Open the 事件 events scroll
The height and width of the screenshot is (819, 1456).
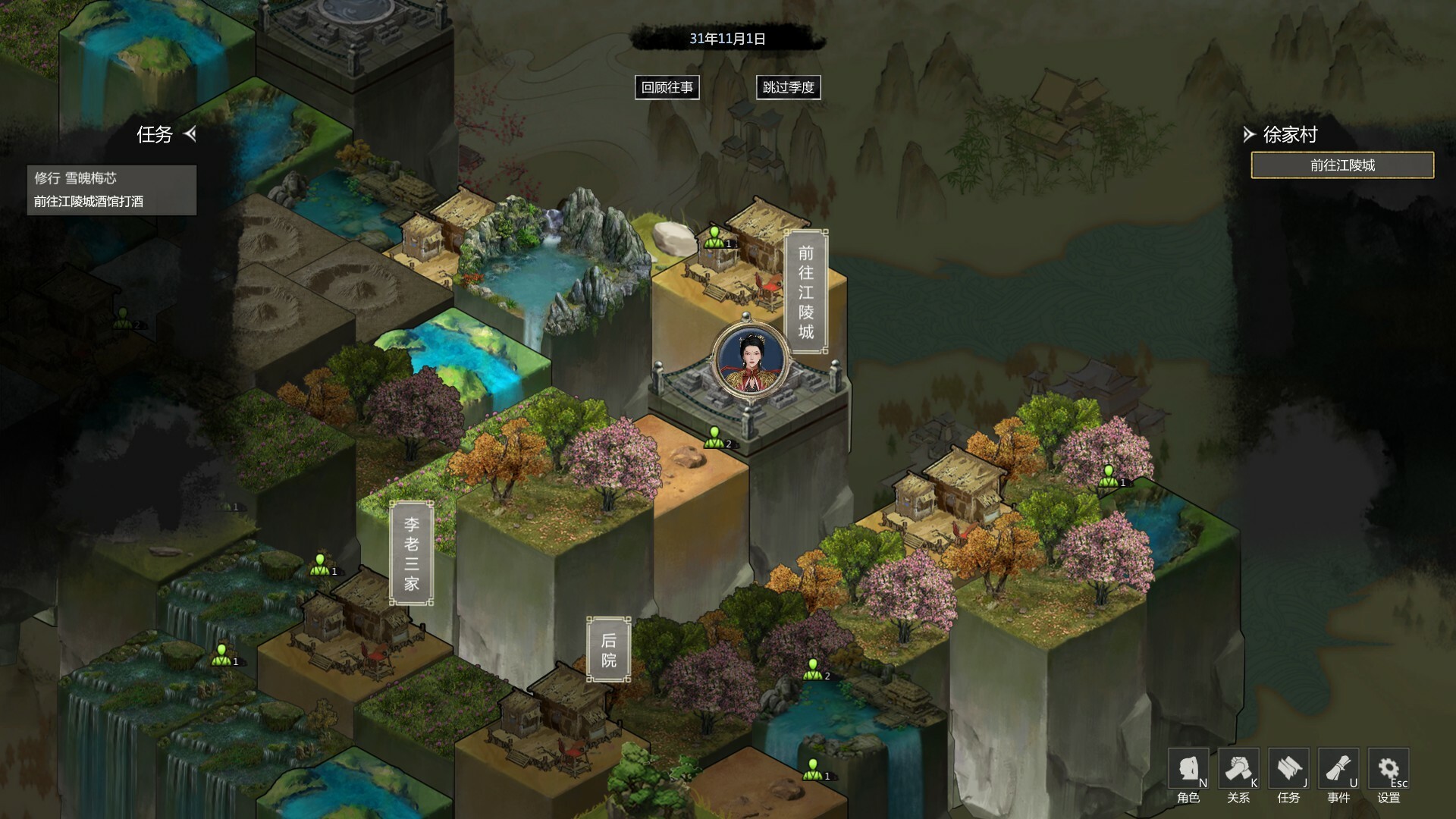pyautogui.click(x=1338, y=770)
